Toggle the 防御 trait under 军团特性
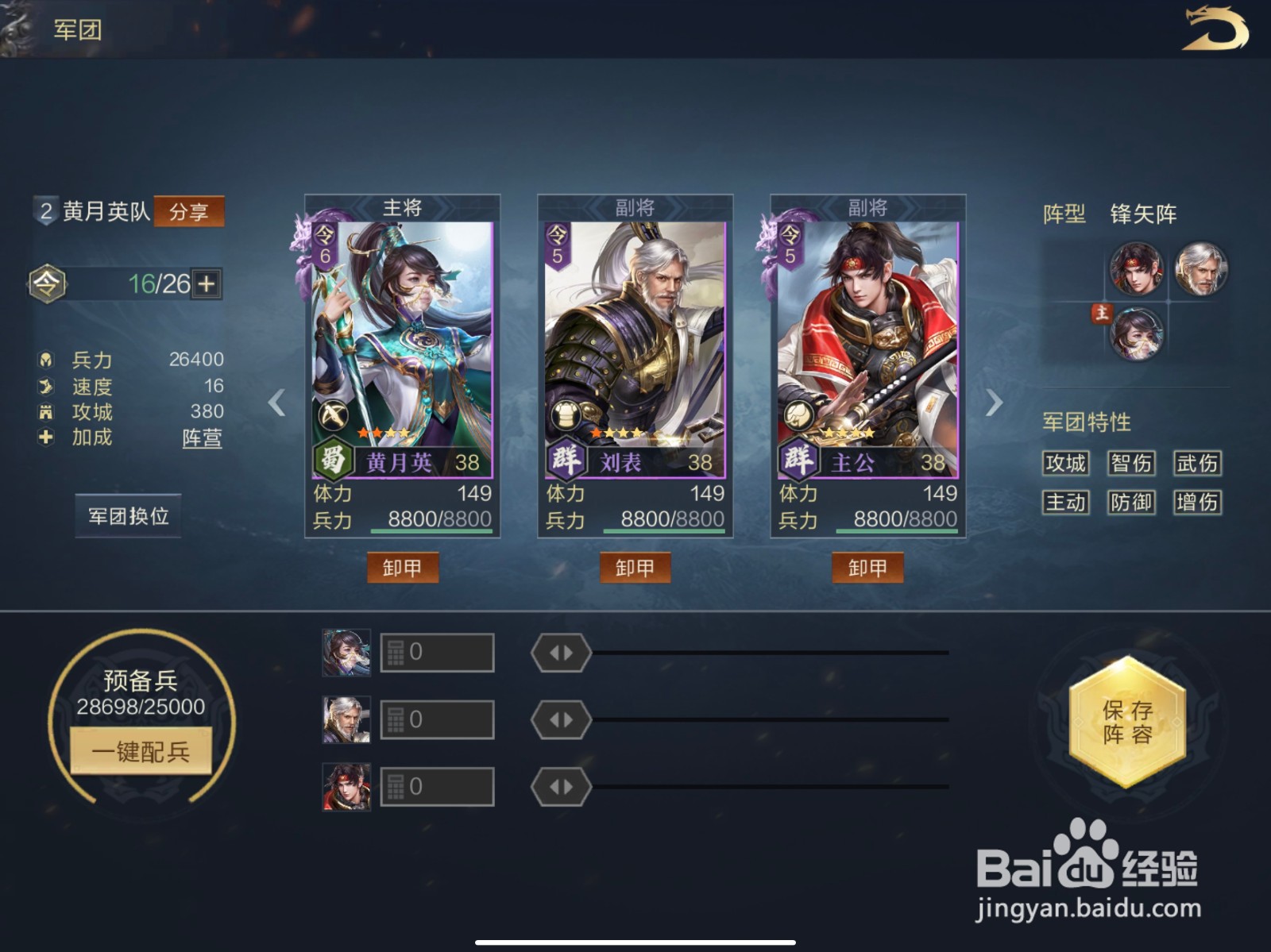The image size is (1271, 952). 1131,503
